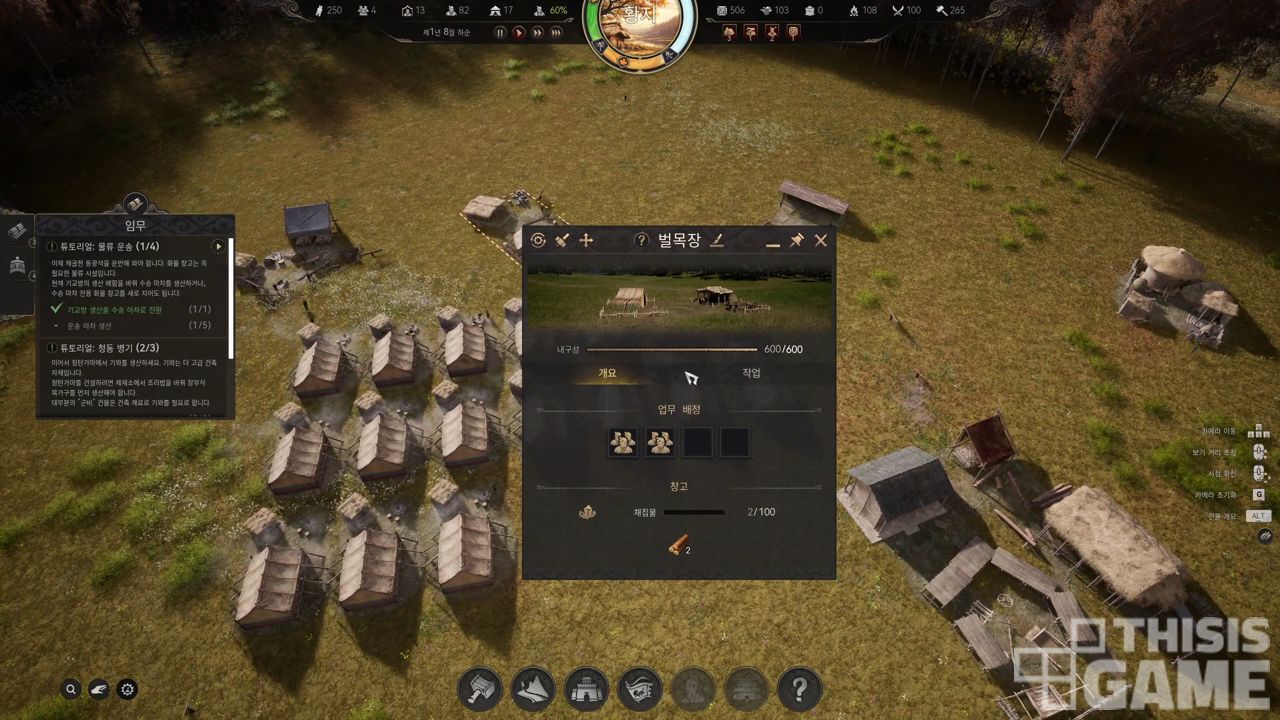
Task: Rename the 벌목장 with the pencil icon
Action: coord(717,240)
